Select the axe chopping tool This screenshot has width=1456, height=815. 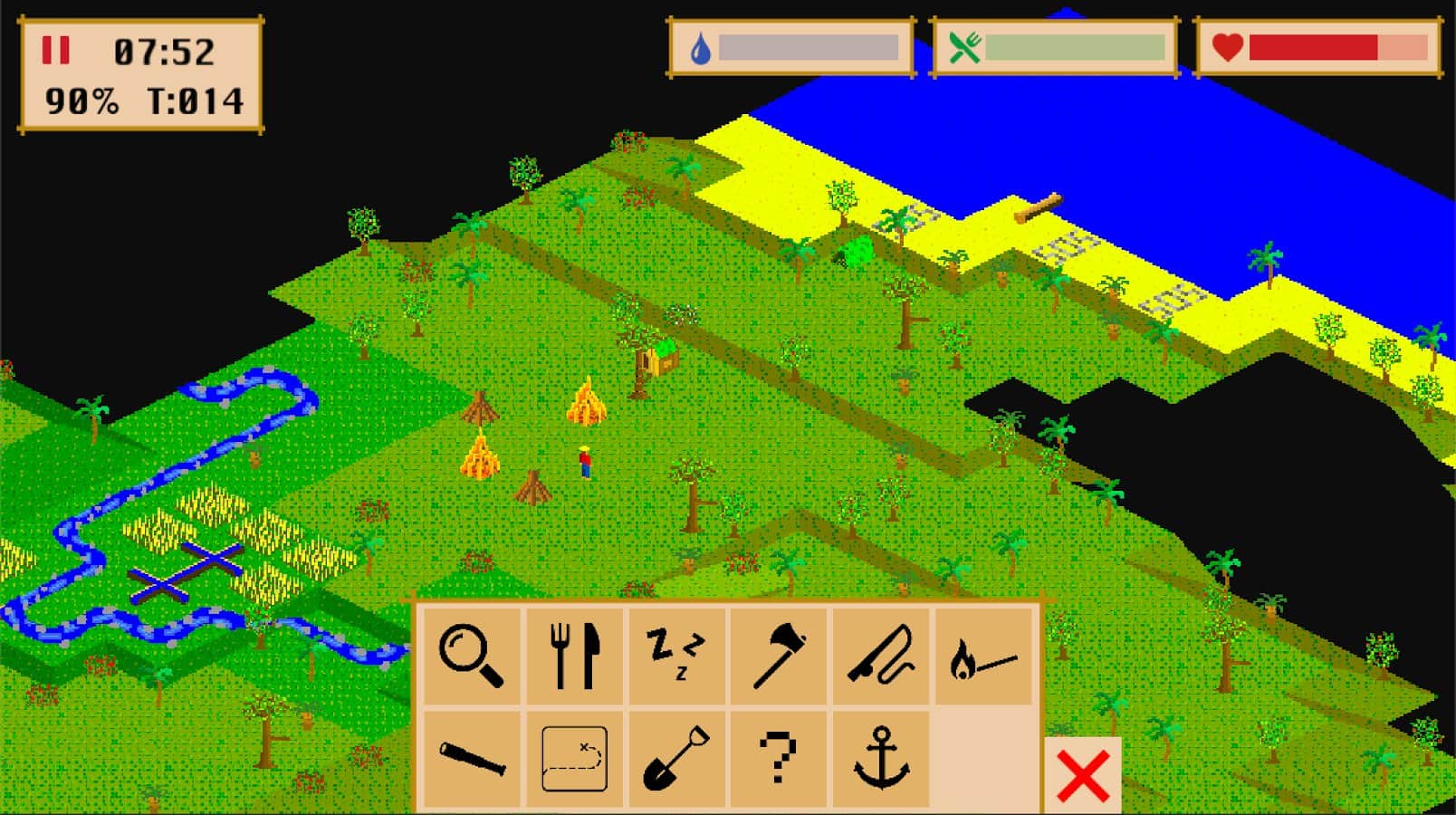click(779, 657)
